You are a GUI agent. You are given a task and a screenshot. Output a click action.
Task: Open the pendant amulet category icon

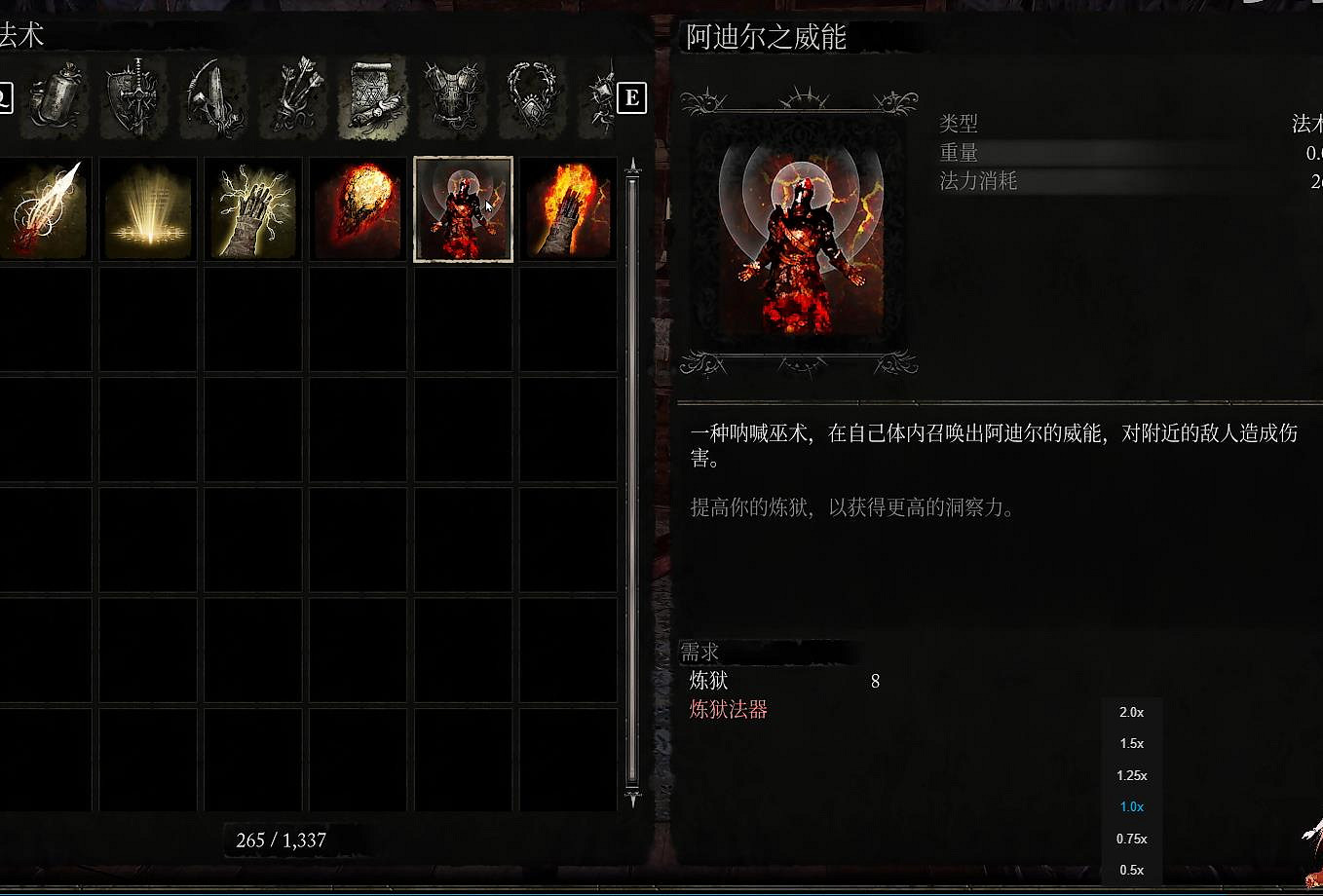click(533, 97)
